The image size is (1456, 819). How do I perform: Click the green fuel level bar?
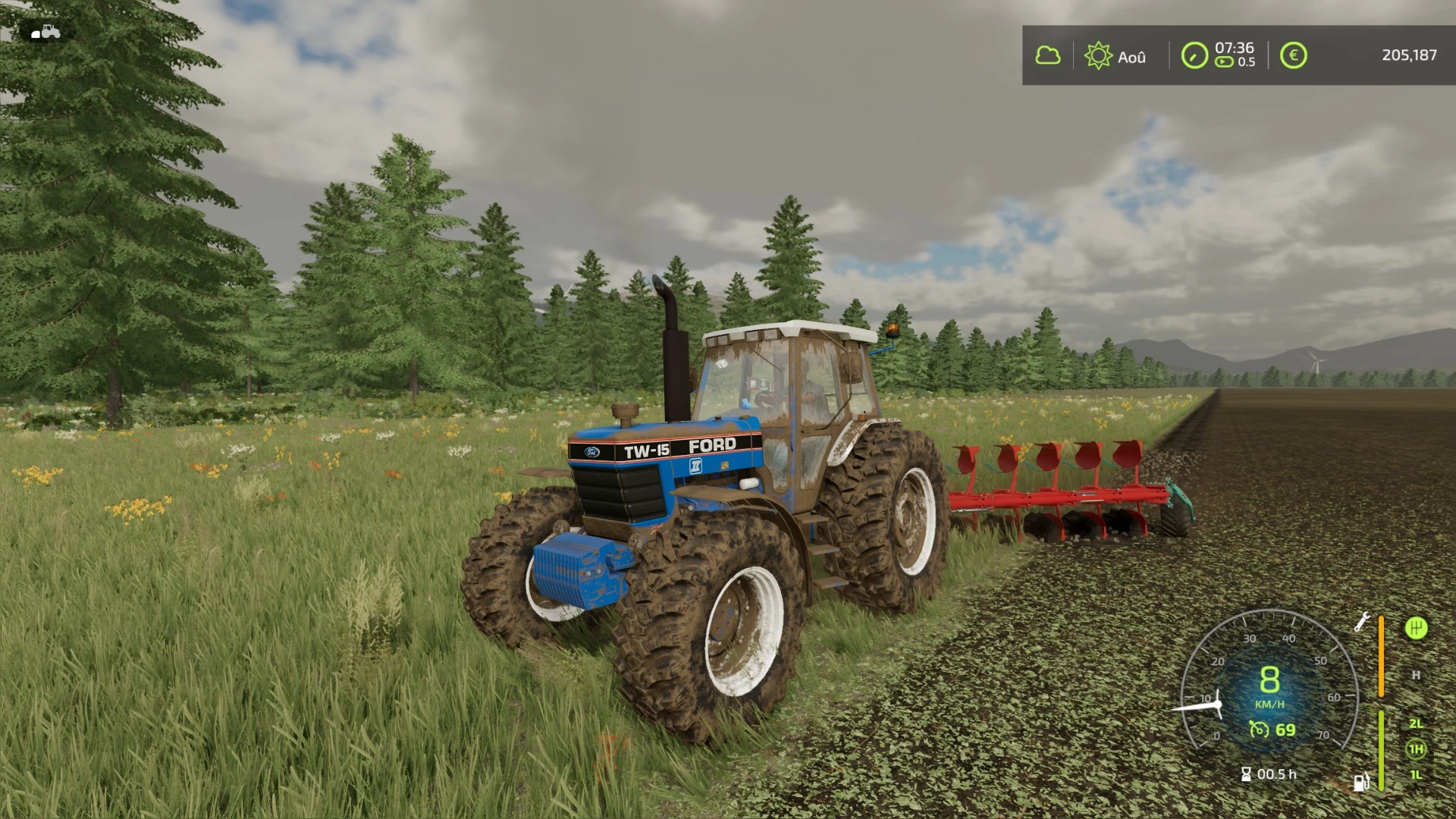pyautogui.click(x=1382, y=750)
